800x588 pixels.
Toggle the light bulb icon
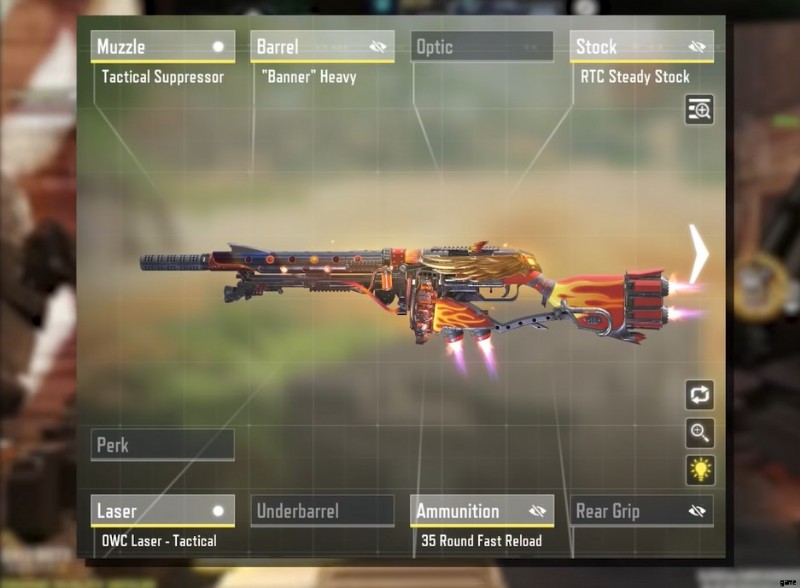699,470
